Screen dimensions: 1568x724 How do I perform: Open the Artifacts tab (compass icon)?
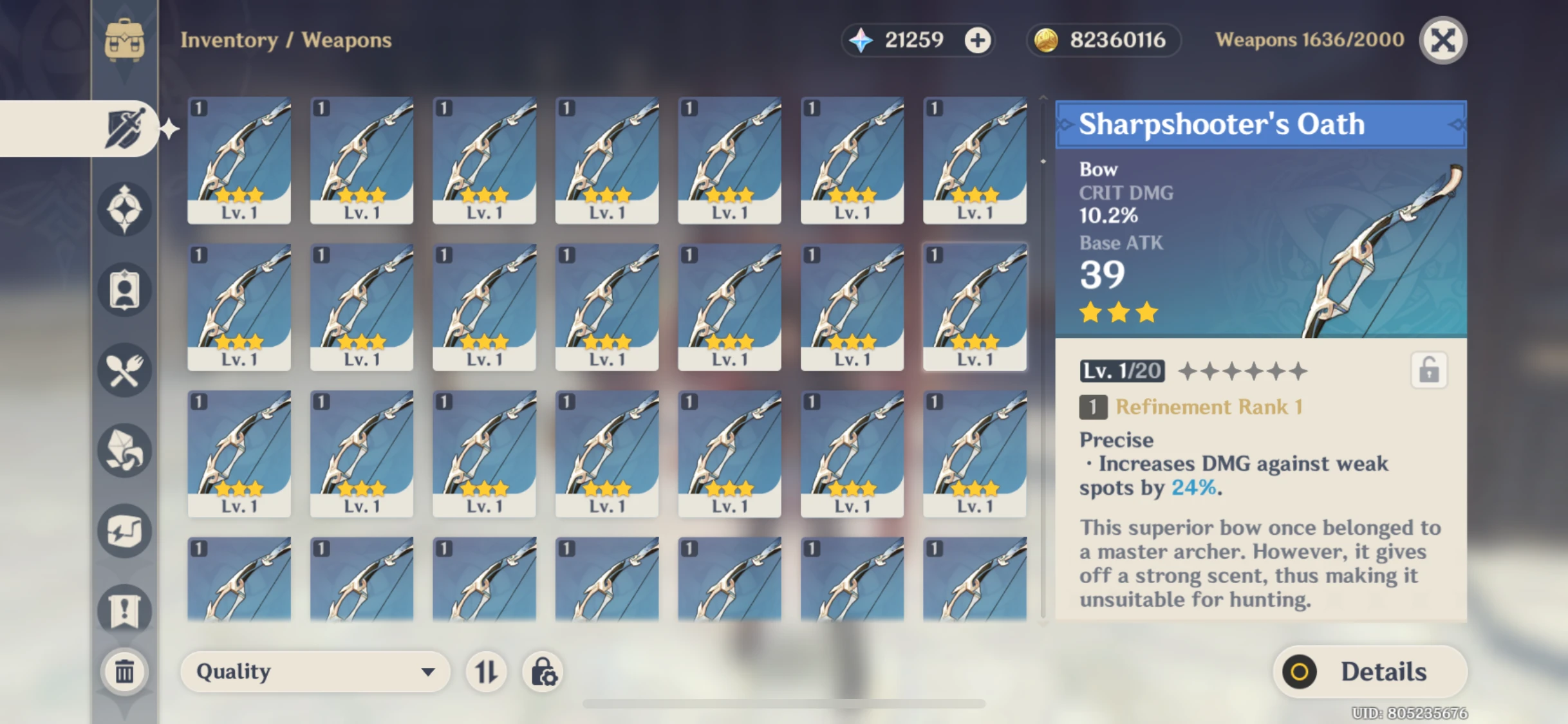tap(126, 209)
